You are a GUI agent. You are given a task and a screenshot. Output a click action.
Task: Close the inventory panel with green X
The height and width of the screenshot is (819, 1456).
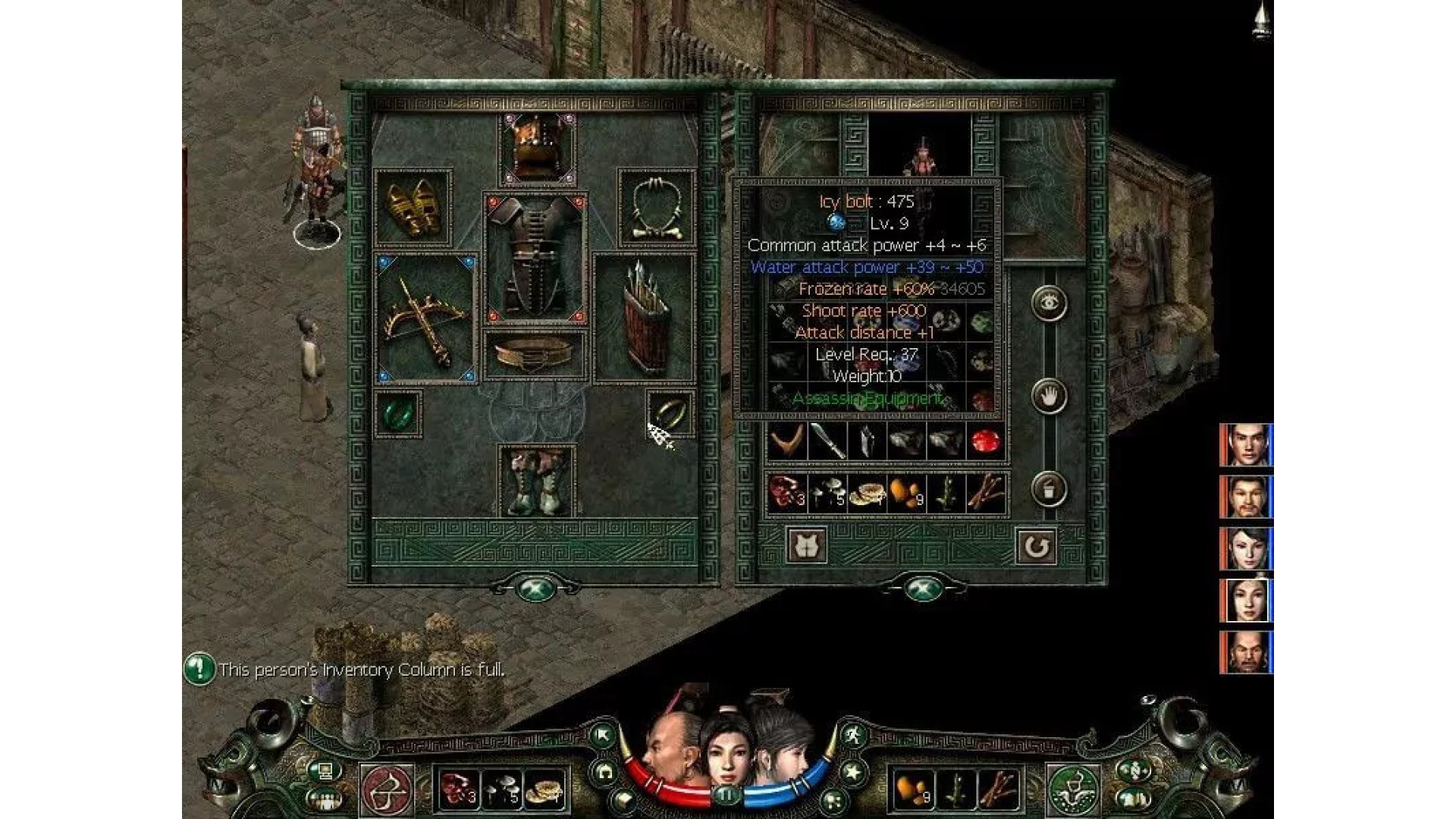tap(922, 588)
